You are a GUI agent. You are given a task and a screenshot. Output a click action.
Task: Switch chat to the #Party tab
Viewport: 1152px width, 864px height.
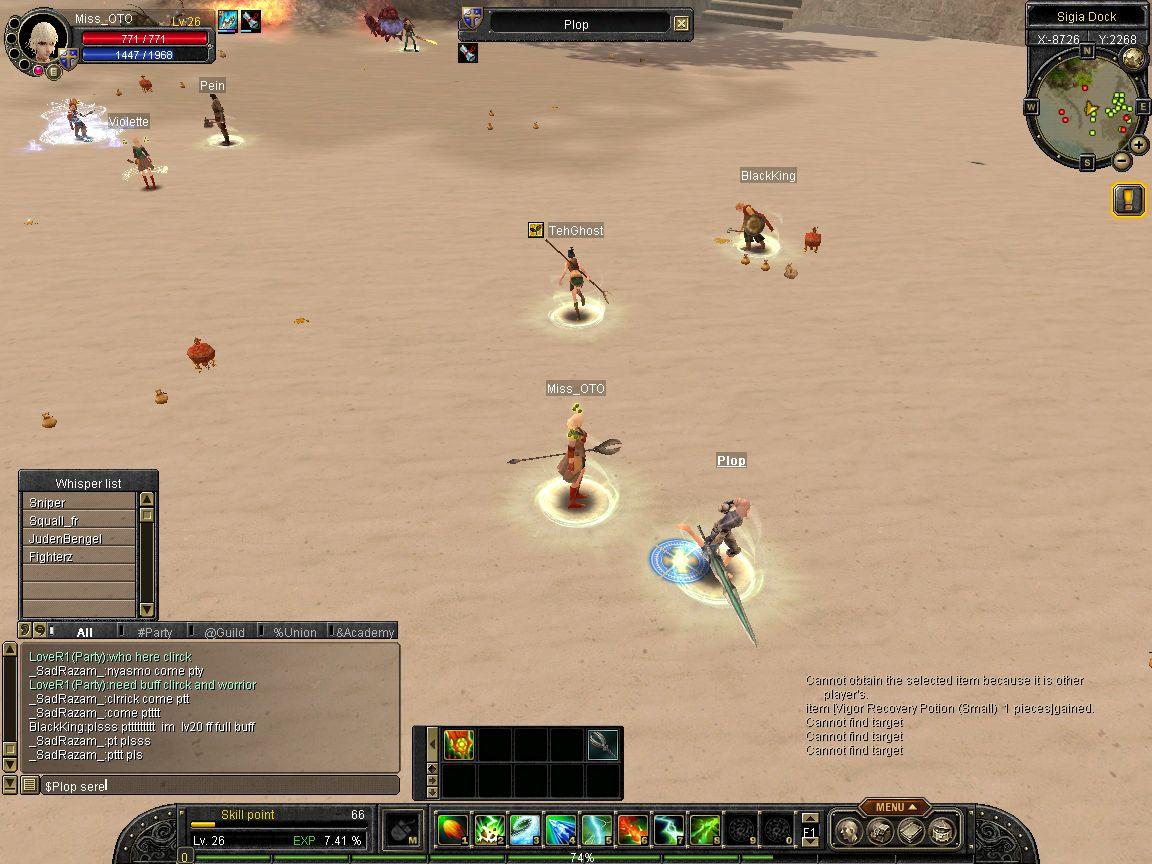[x=155, y=632]
